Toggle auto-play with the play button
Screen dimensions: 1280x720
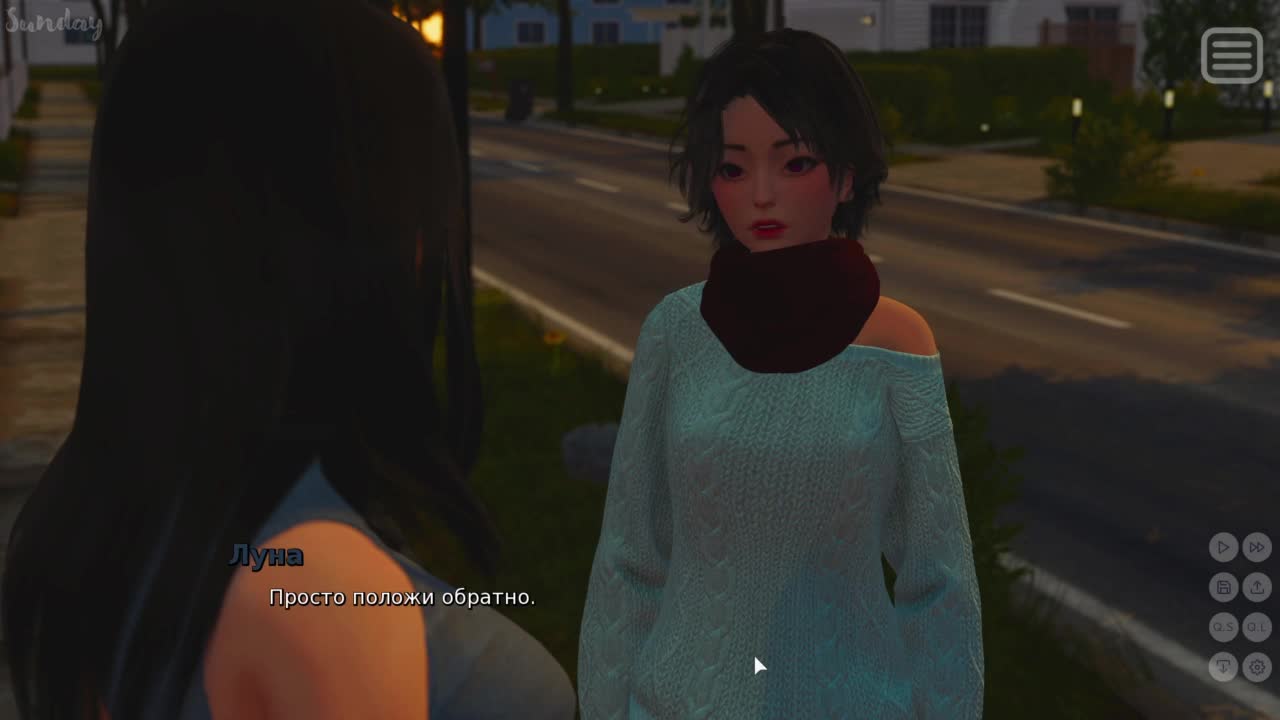click(x=1223, y=547)
